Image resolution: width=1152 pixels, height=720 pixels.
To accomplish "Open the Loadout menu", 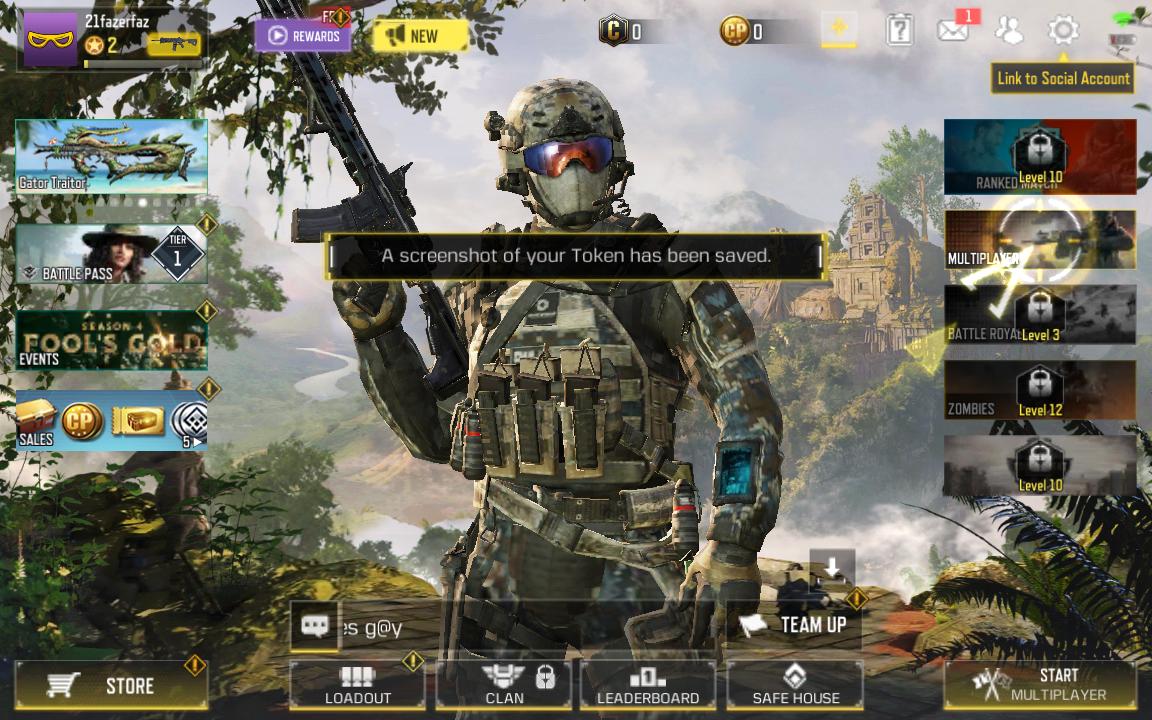I will click(x=358, y=685).
